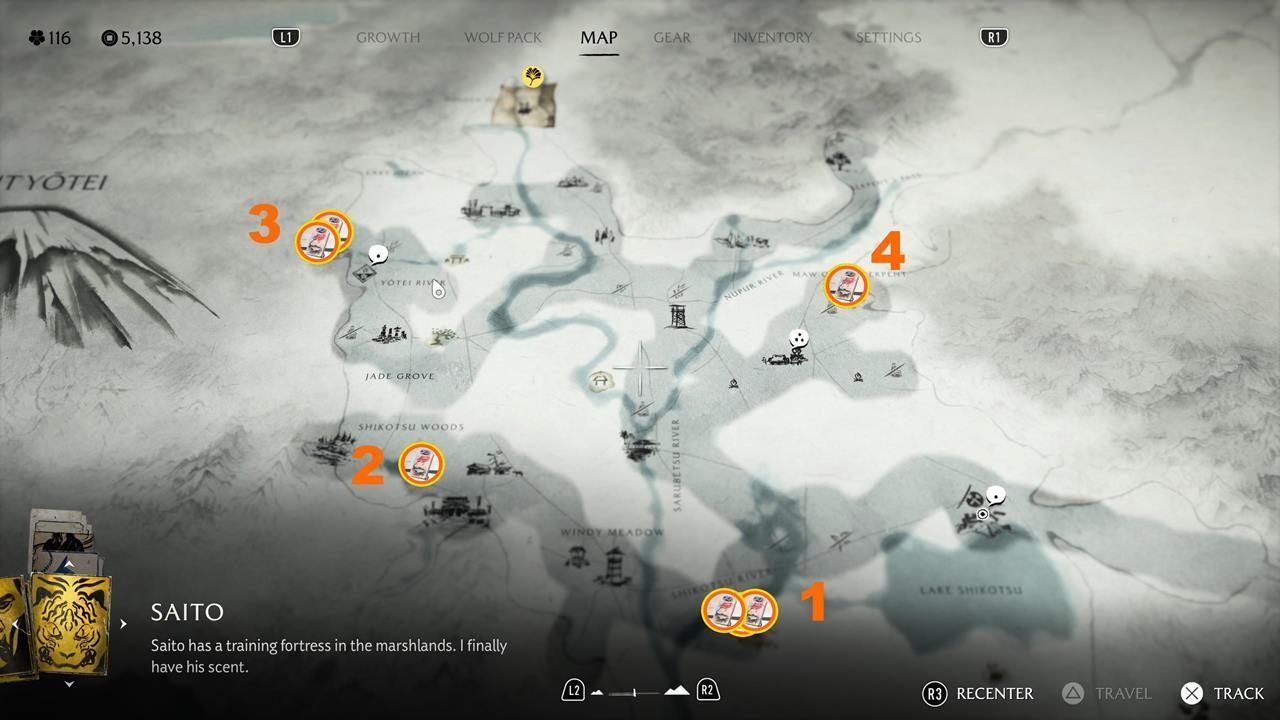The height and width of the screenshot is (720, 1280).
Task: Click the watchtower icon near Nupur River
Action: 679,318
